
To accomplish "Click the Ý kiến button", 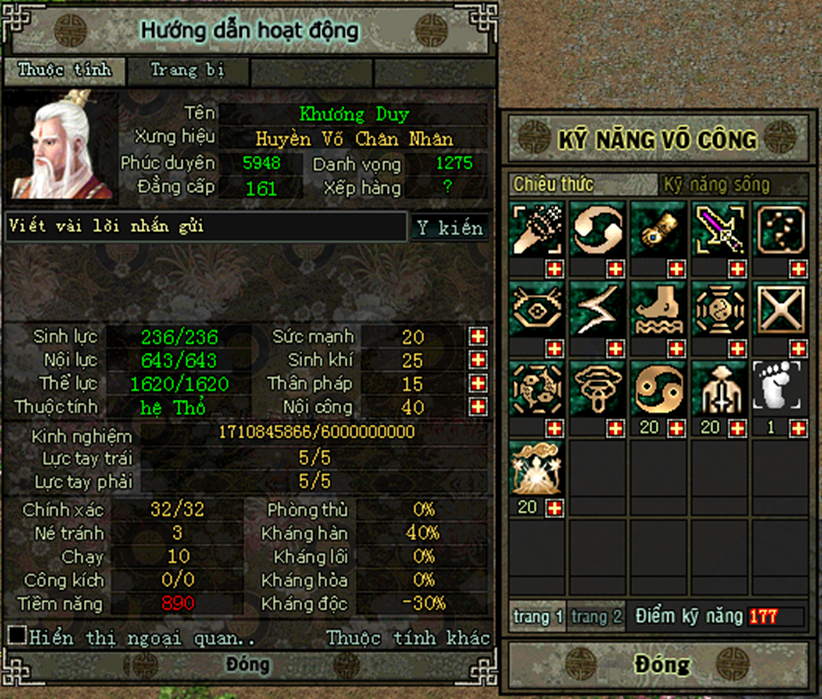I will click(x=450, y=228).
